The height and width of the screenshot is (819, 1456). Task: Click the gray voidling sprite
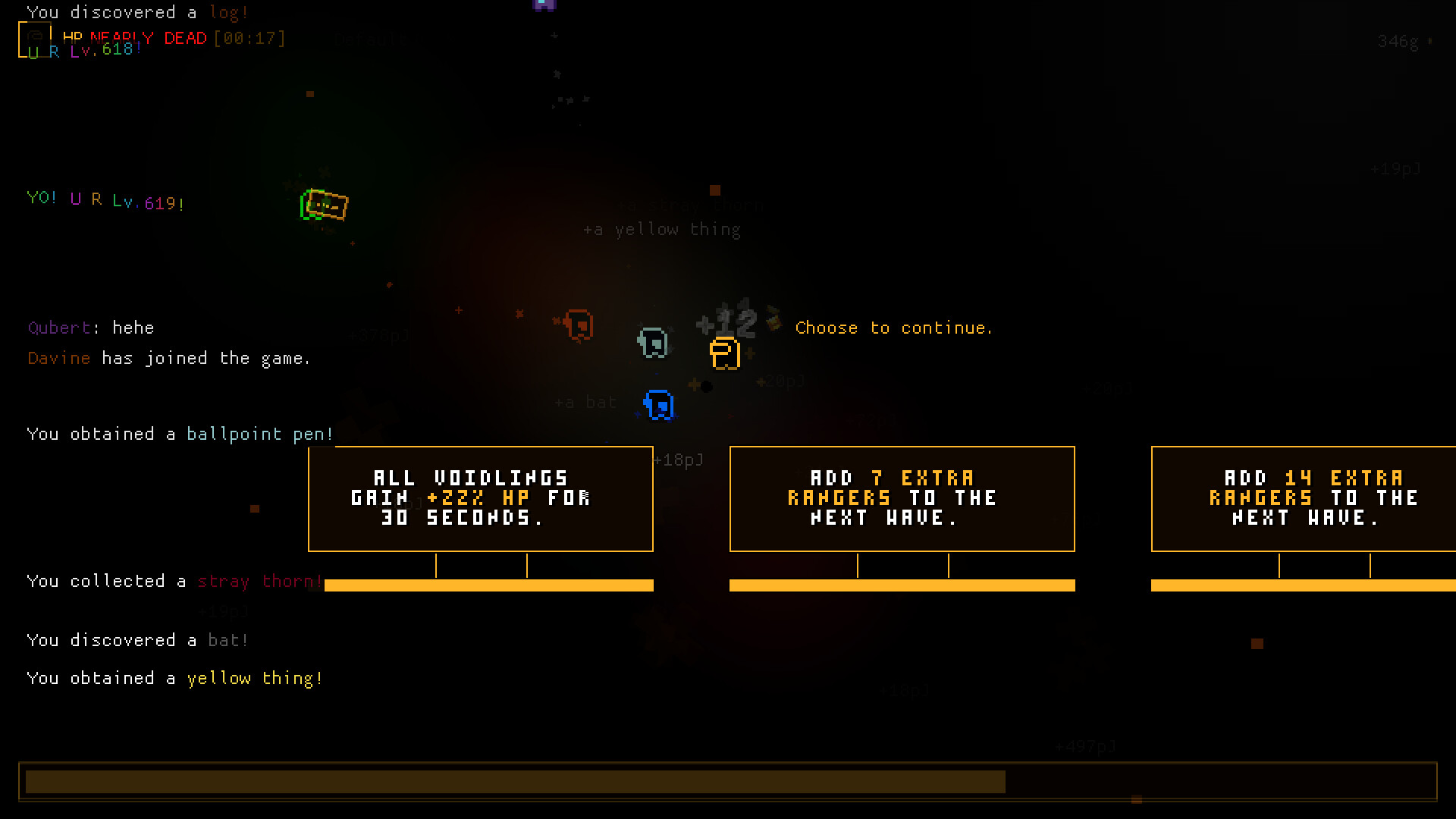[x=651, y=341]
